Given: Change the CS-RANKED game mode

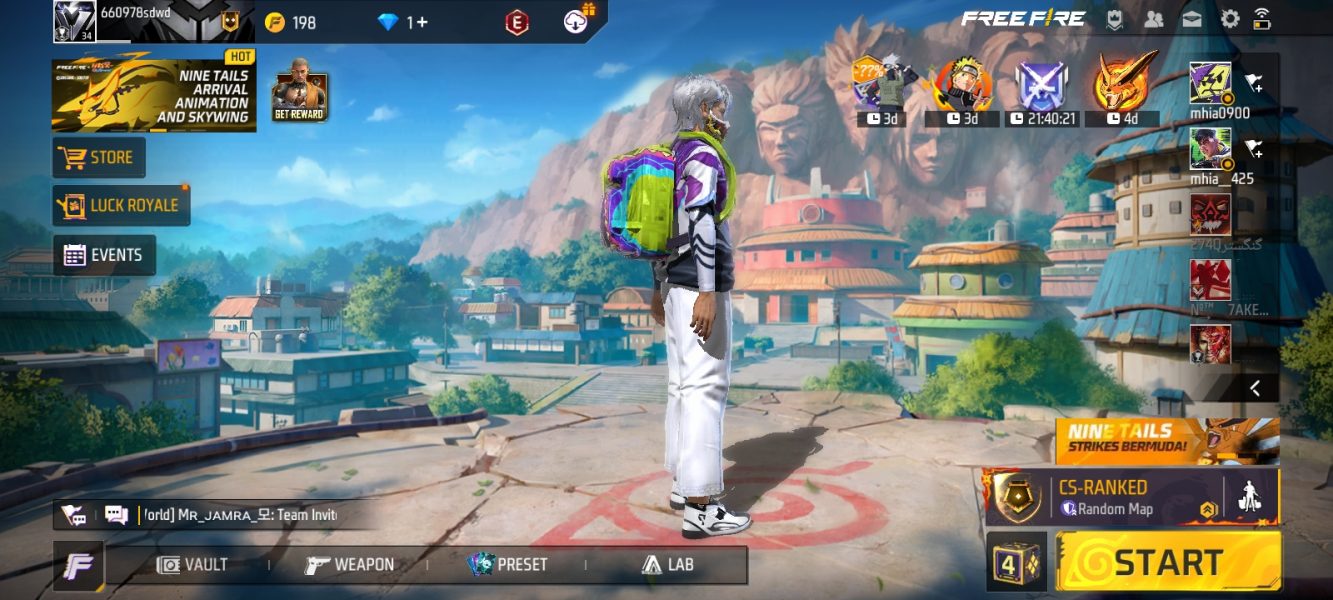Looking at the screenshot, I should pyautogui.click(x=1105, y=497).
